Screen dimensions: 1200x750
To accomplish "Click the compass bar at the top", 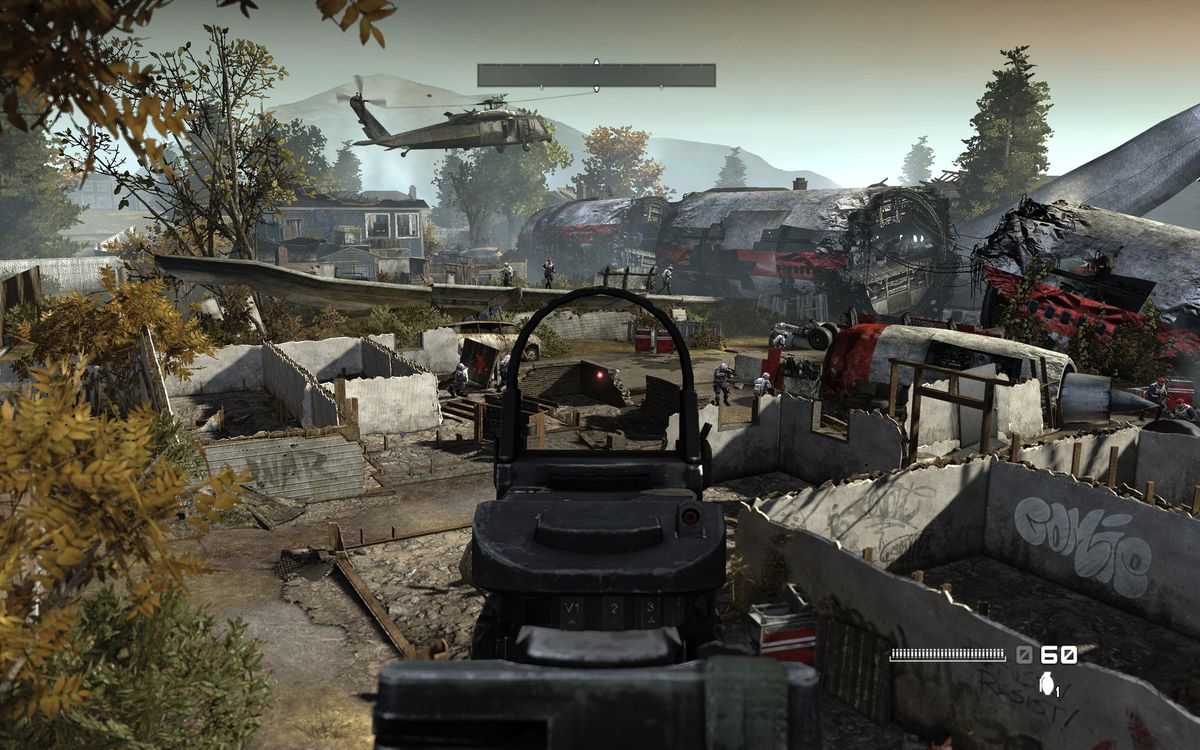I will pos(596,75).
